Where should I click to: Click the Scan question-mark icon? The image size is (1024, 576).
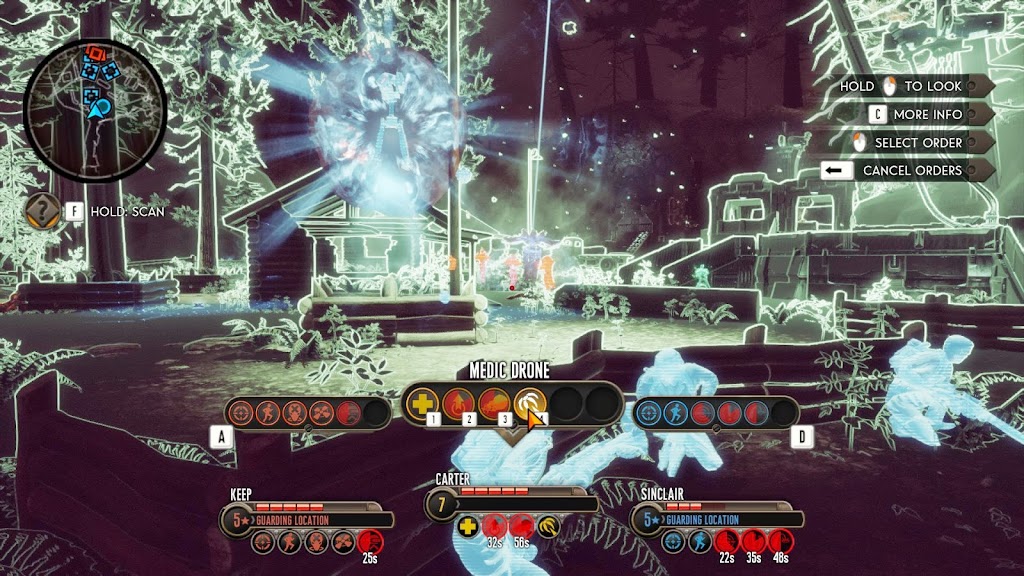[42, 211]
